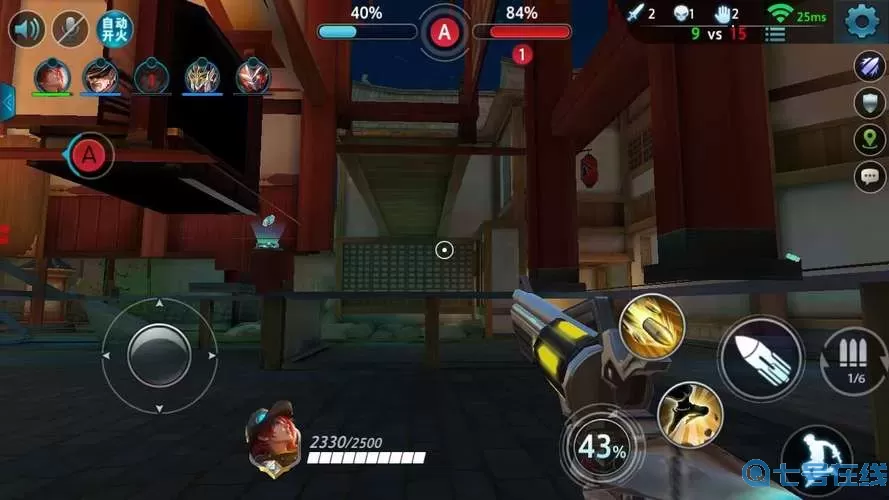This screenshot has width=889, height=500.
Task: Toggle the muted microphone button
Action: click(x=70, y=28)
